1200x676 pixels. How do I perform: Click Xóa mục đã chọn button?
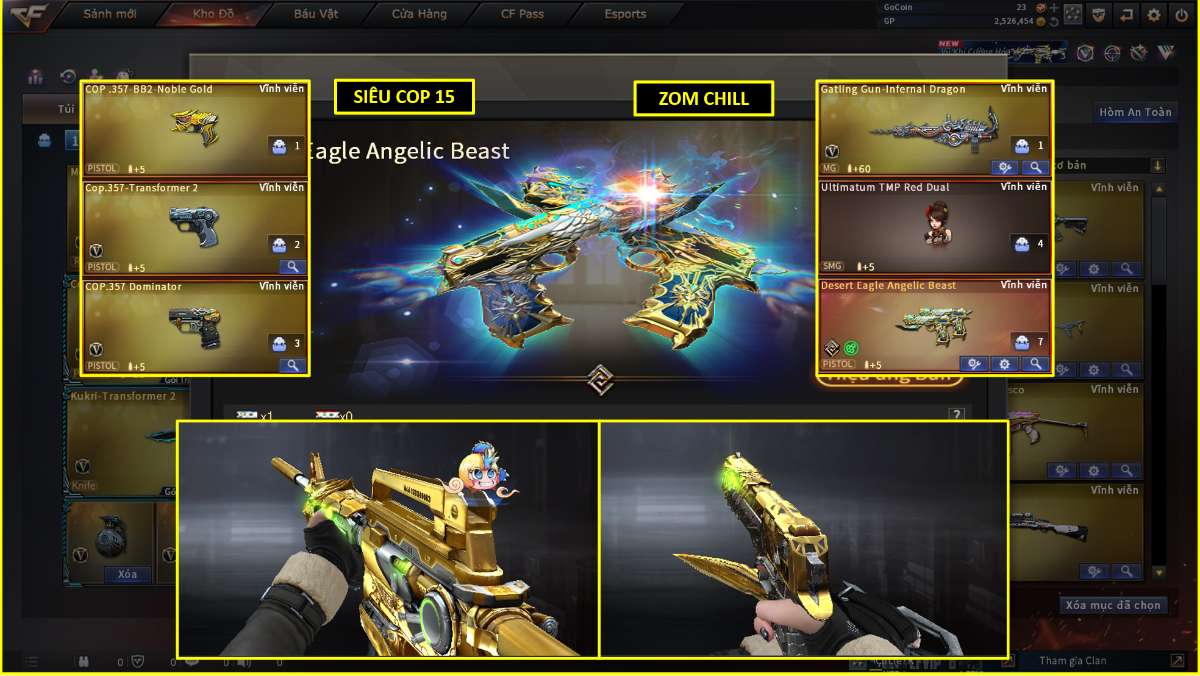coord(1113,605)
